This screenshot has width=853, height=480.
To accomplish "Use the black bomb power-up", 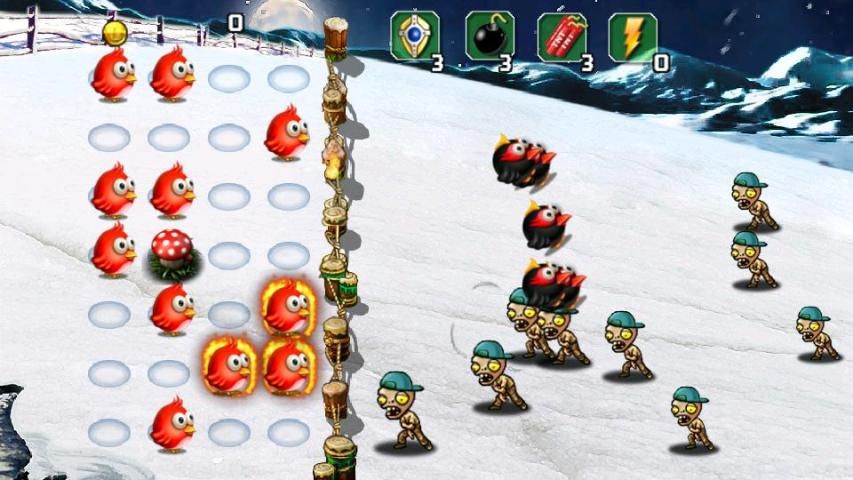I will click(x=489, y=36).
